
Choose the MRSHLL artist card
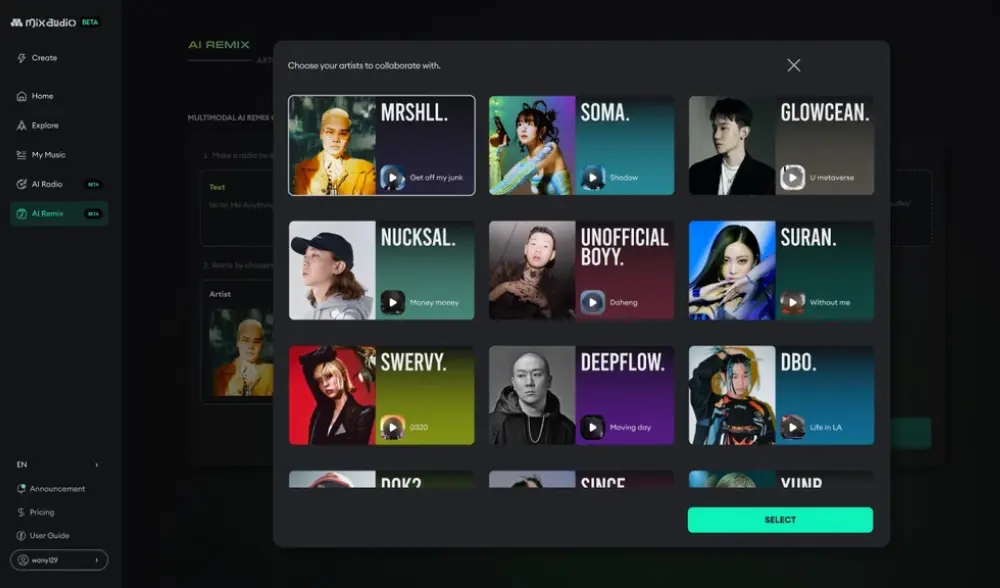pyautogui.click(x=381, y=145)
